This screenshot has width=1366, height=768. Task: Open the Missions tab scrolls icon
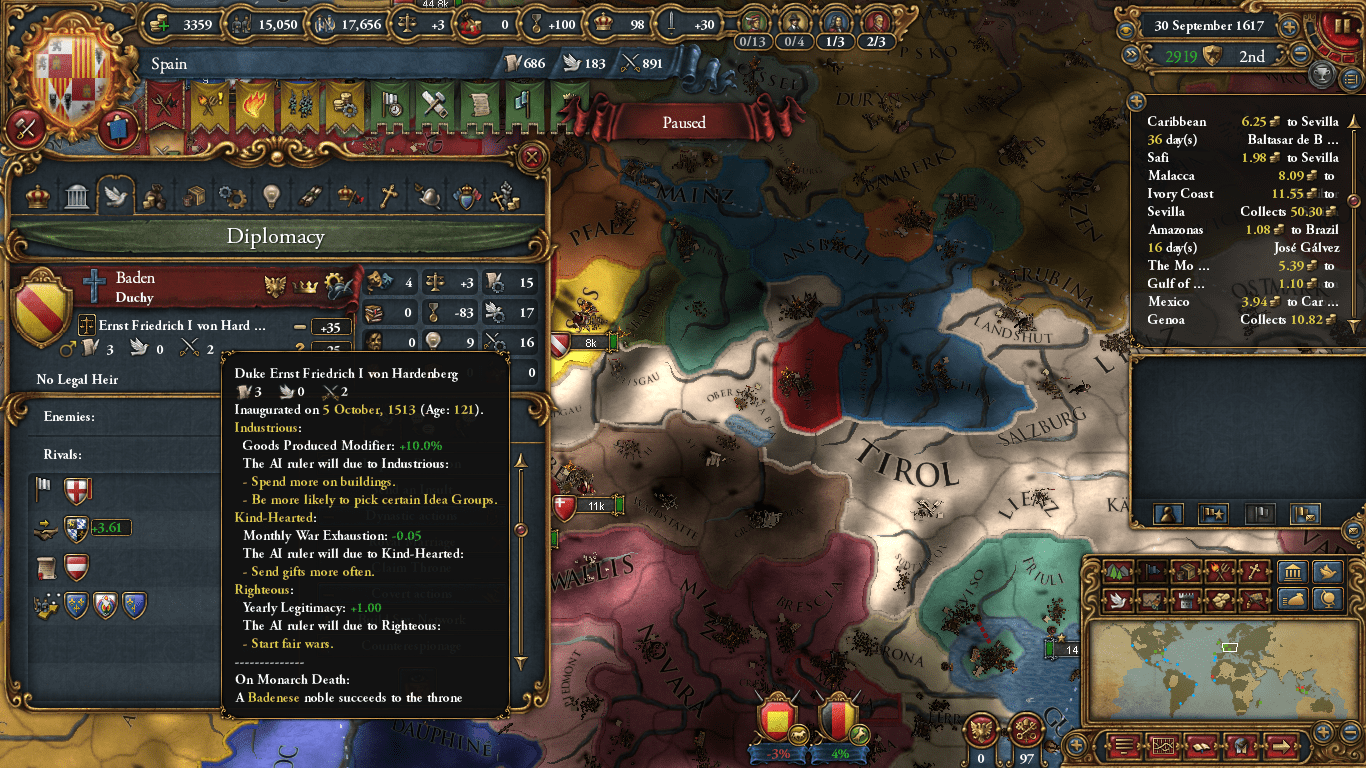coord(310,196)
